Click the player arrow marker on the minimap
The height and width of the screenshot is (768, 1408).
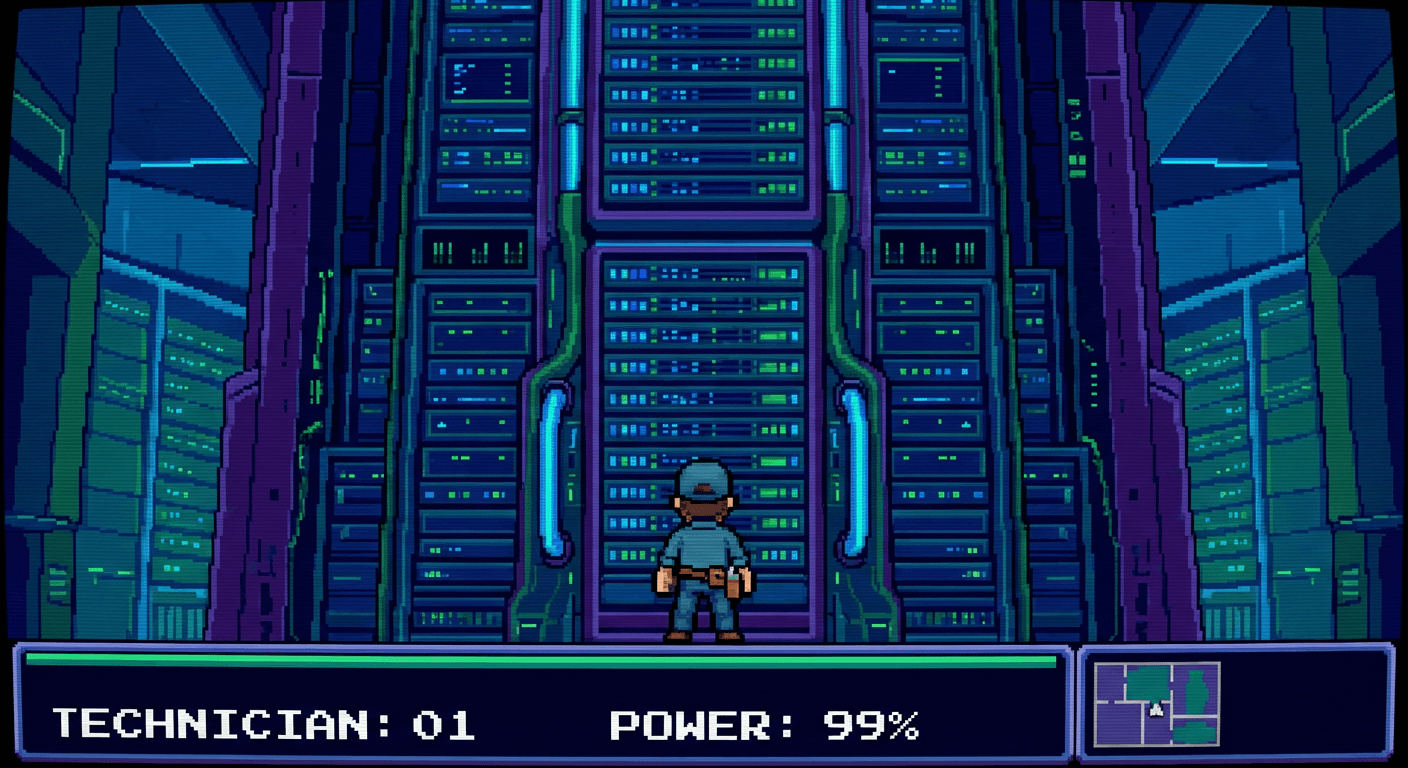1155,710
